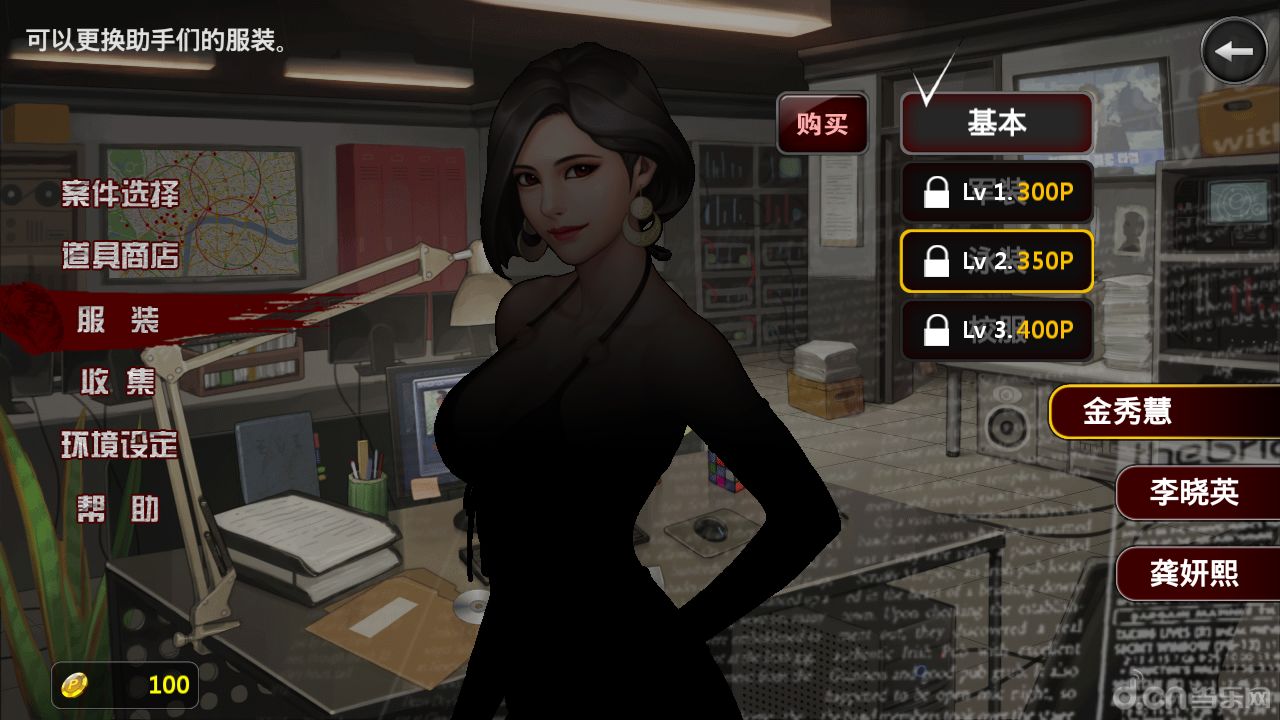Select the locked Lv 1 300P outfit

[996, 192]
